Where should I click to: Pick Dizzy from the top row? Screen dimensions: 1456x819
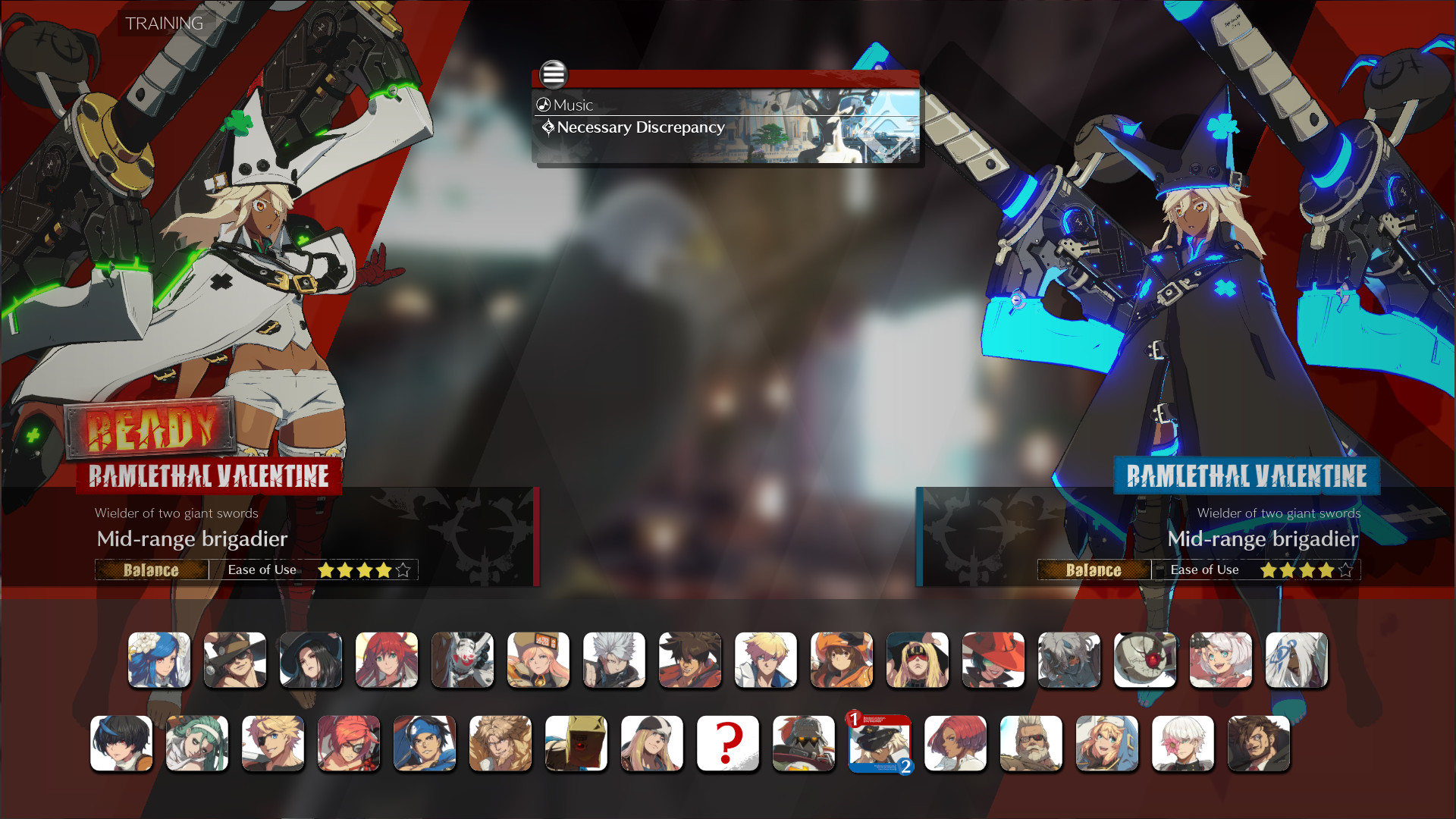(x=159, y=660)
